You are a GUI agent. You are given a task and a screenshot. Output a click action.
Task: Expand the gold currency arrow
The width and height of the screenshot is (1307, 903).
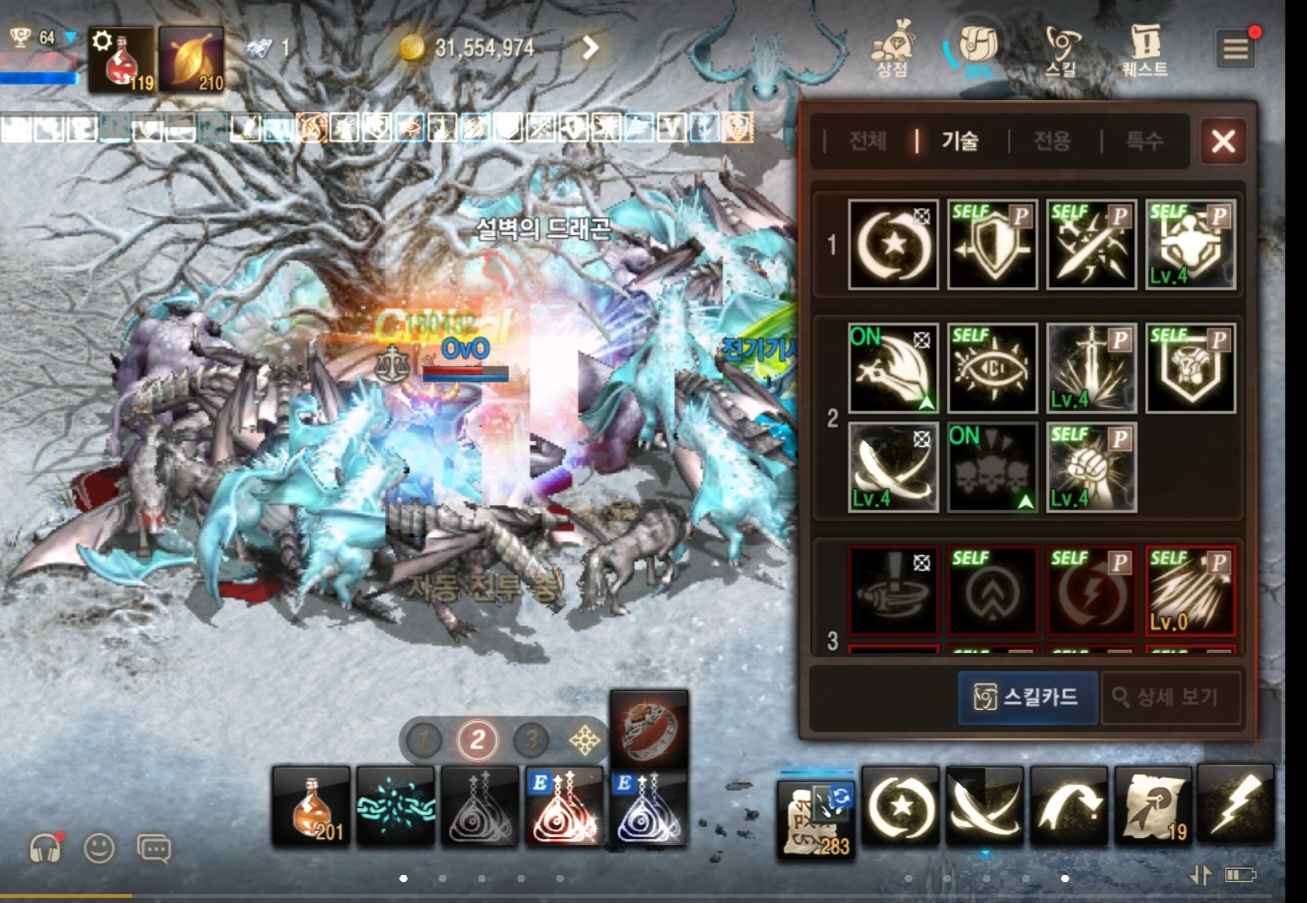coord(590,47)
